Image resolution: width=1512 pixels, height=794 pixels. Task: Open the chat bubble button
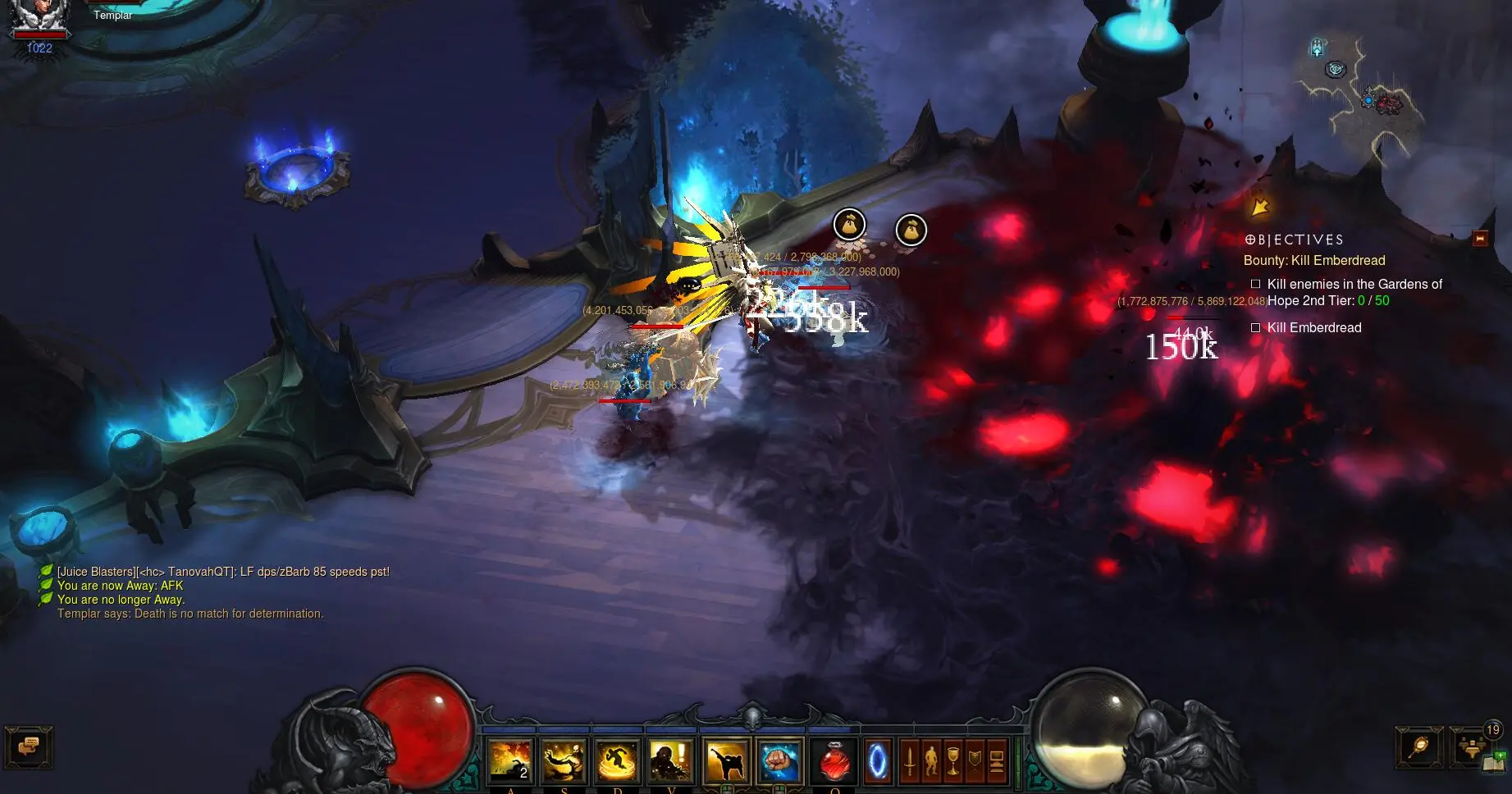coord(29,747)
